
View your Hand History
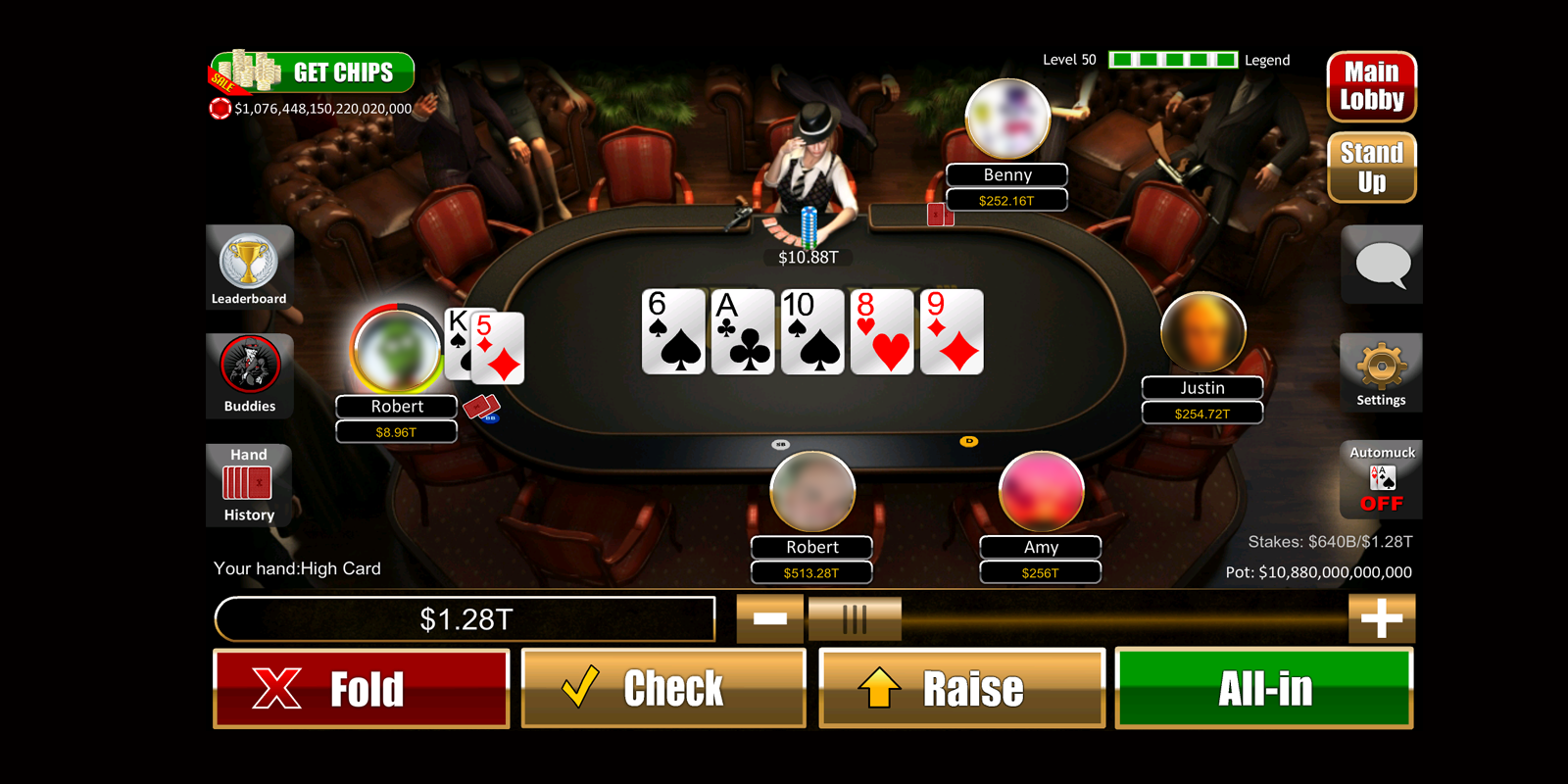248,486
